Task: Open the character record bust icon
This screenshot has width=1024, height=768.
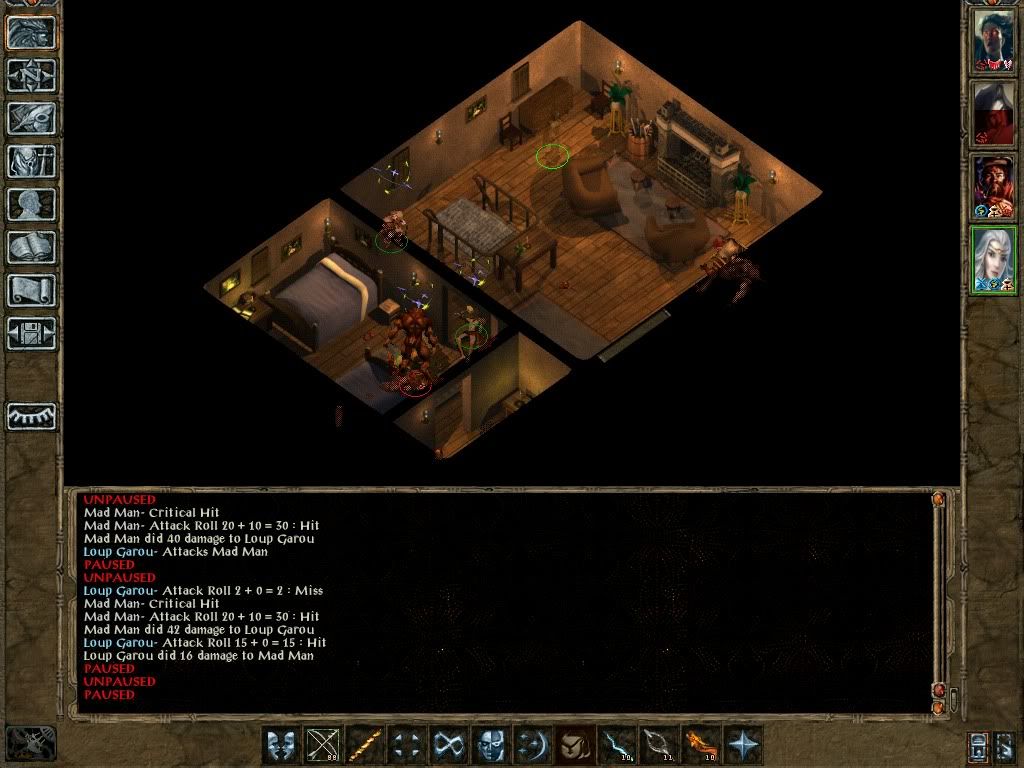Action: (x=32, y=204)
